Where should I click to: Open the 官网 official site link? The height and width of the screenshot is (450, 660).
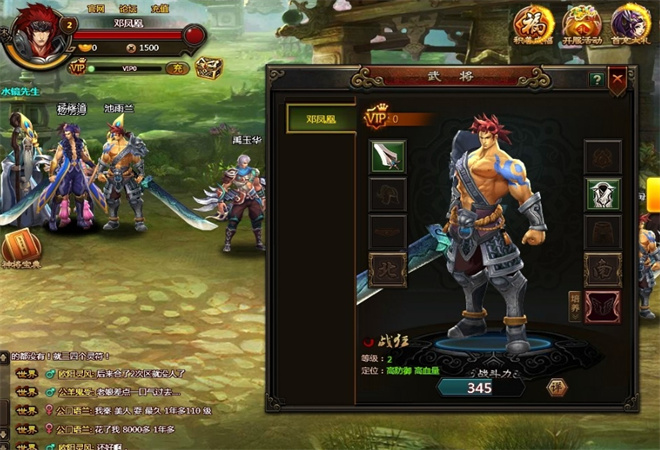(96, 6)
